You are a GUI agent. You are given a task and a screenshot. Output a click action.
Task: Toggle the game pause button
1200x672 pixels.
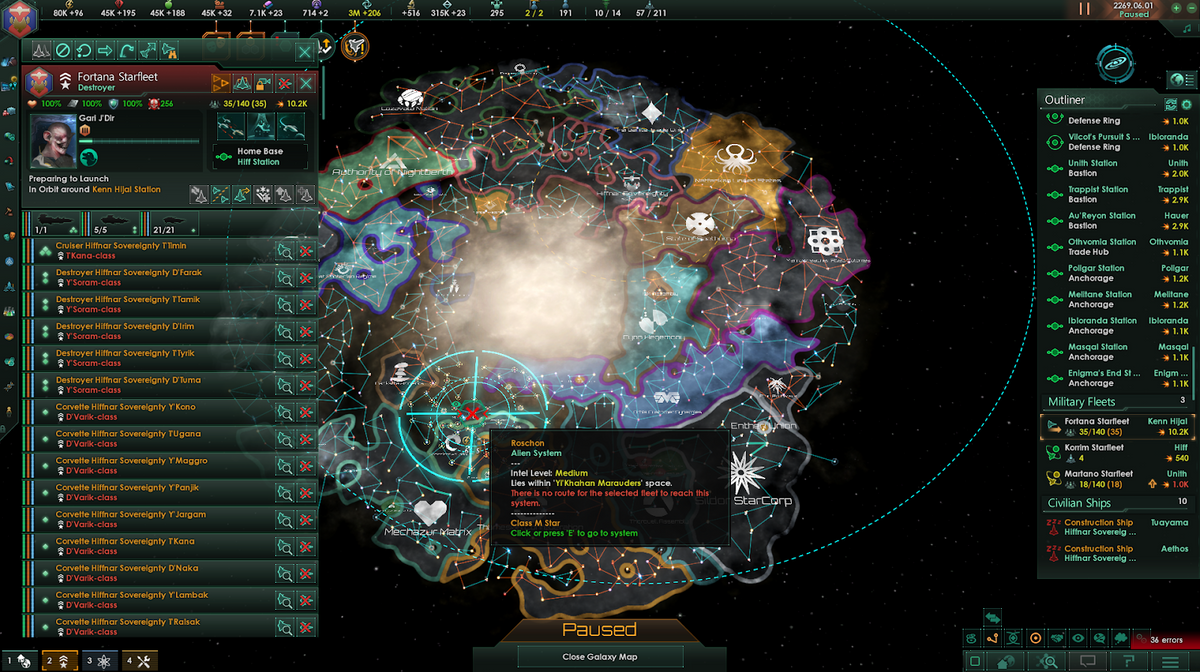click(1085, 8)
